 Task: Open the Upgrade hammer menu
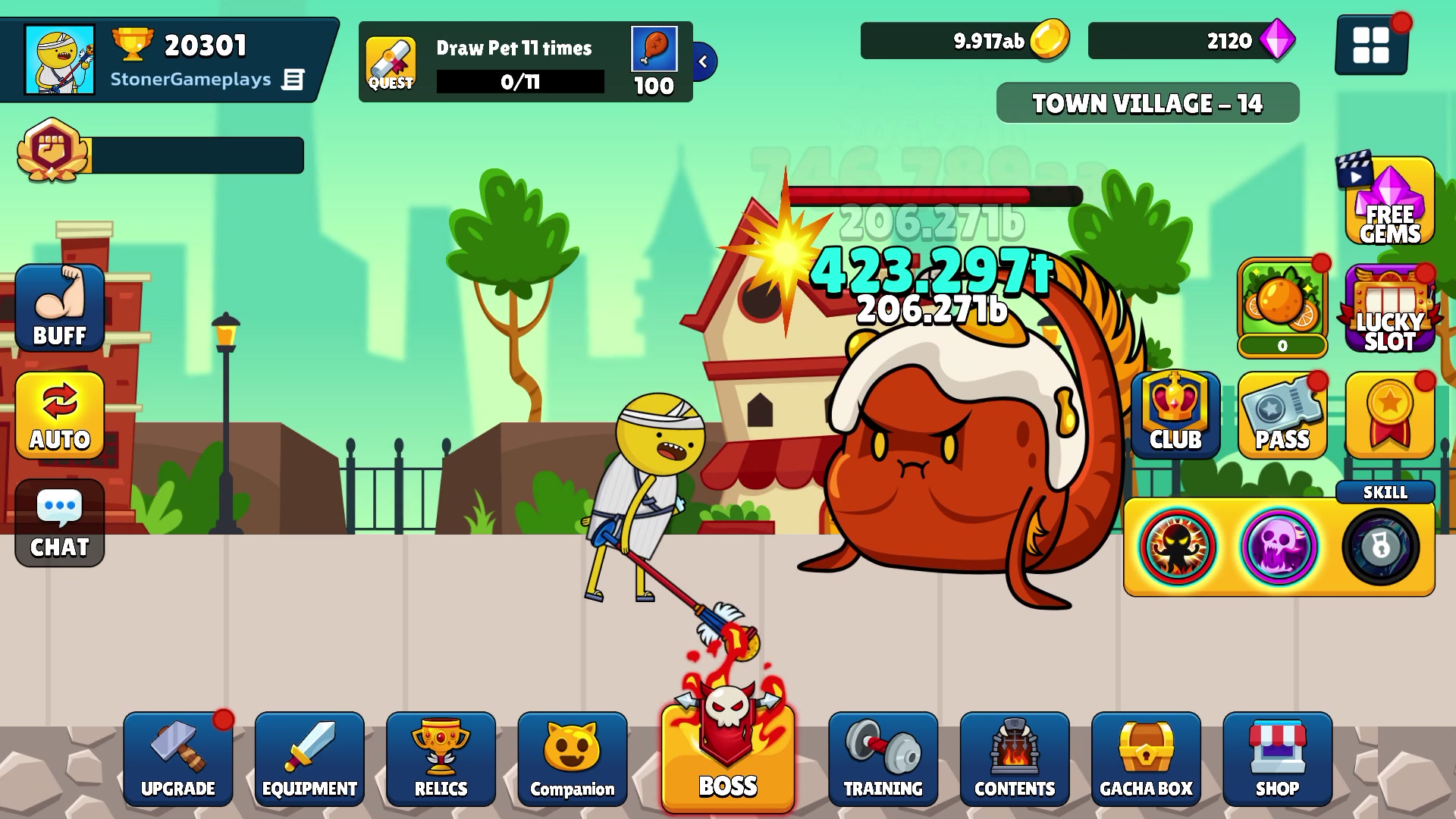(x=178, y=758)
